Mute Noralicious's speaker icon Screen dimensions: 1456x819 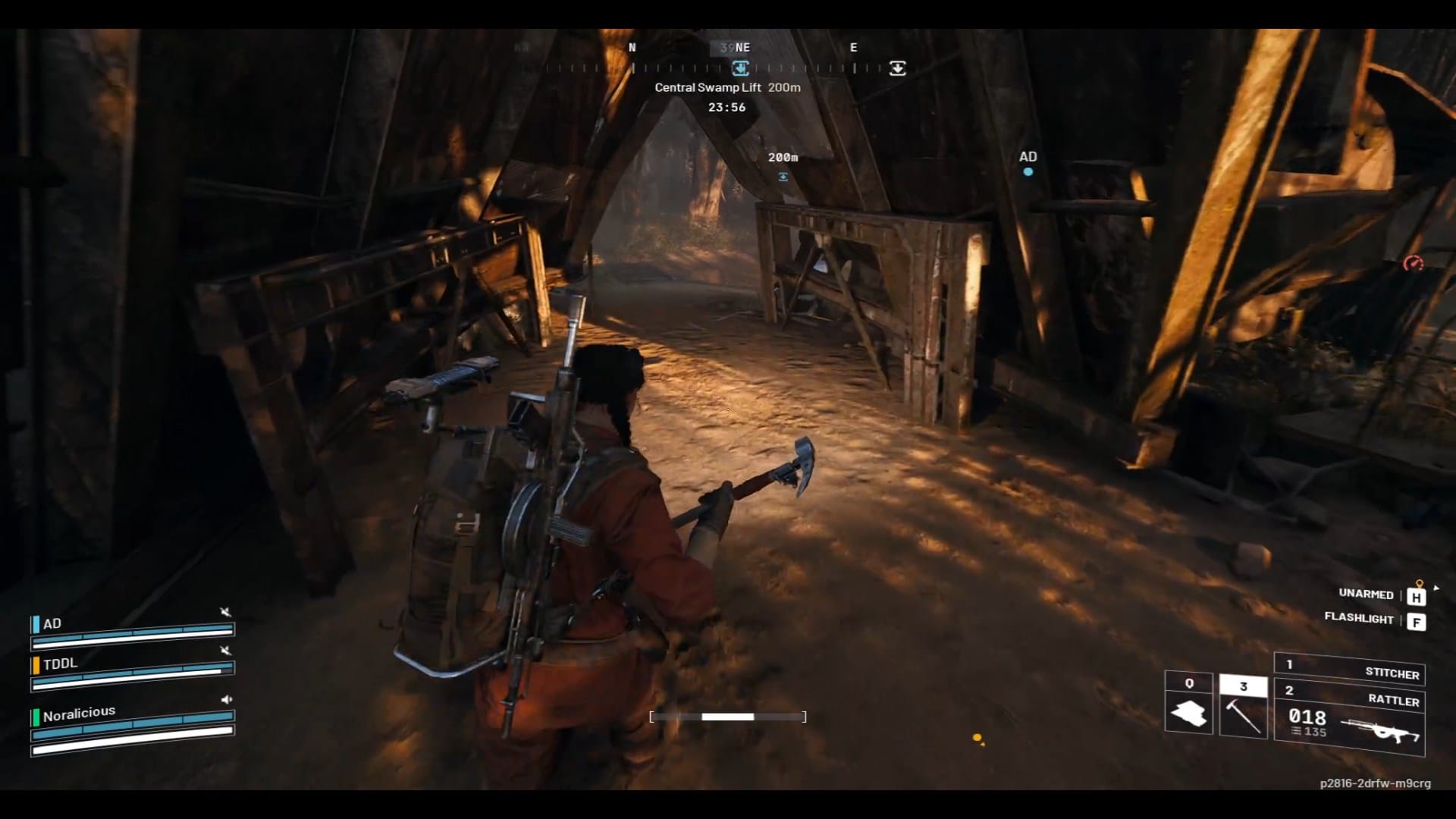225,699
